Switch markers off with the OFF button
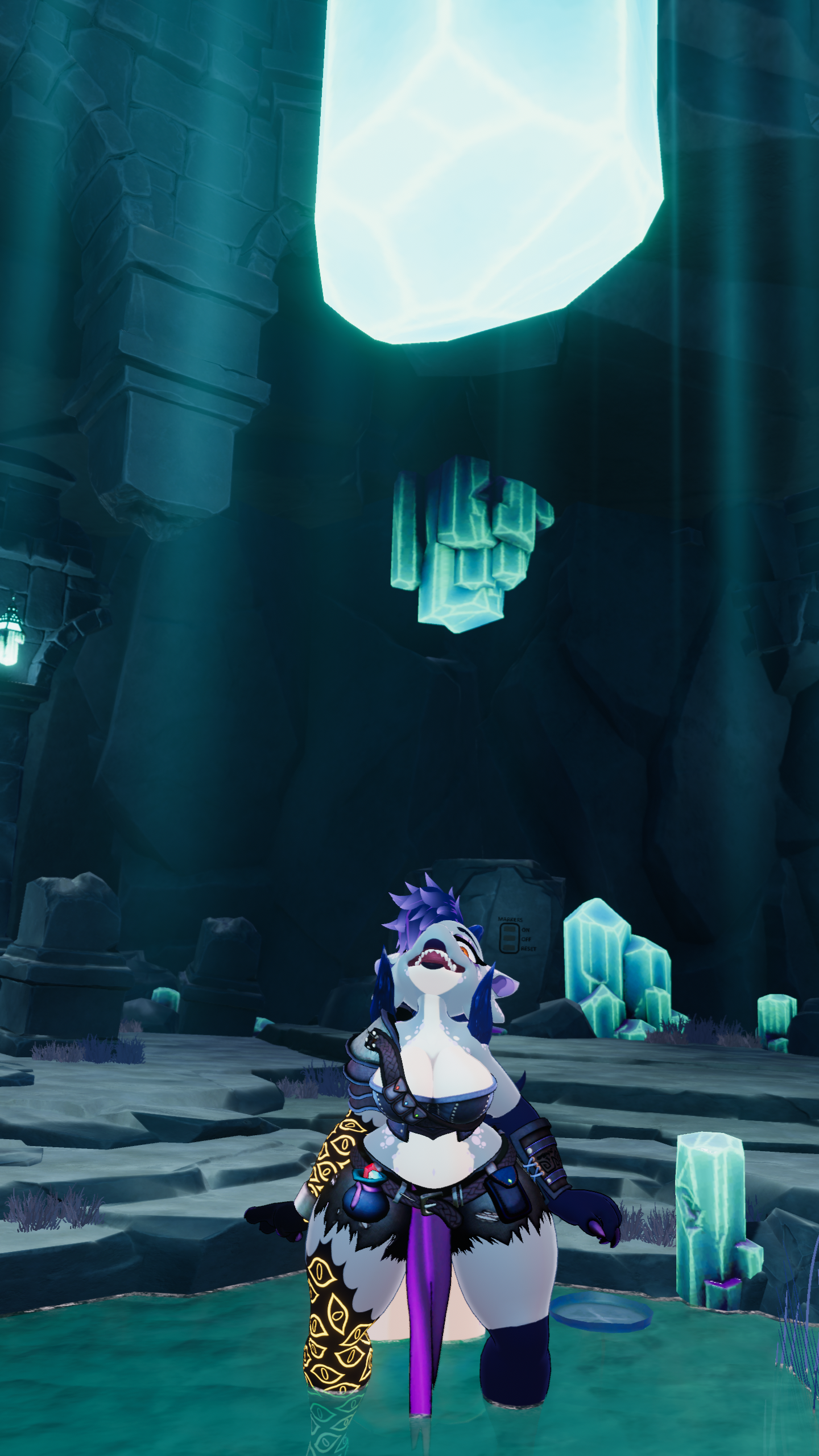 pos(509,938)
